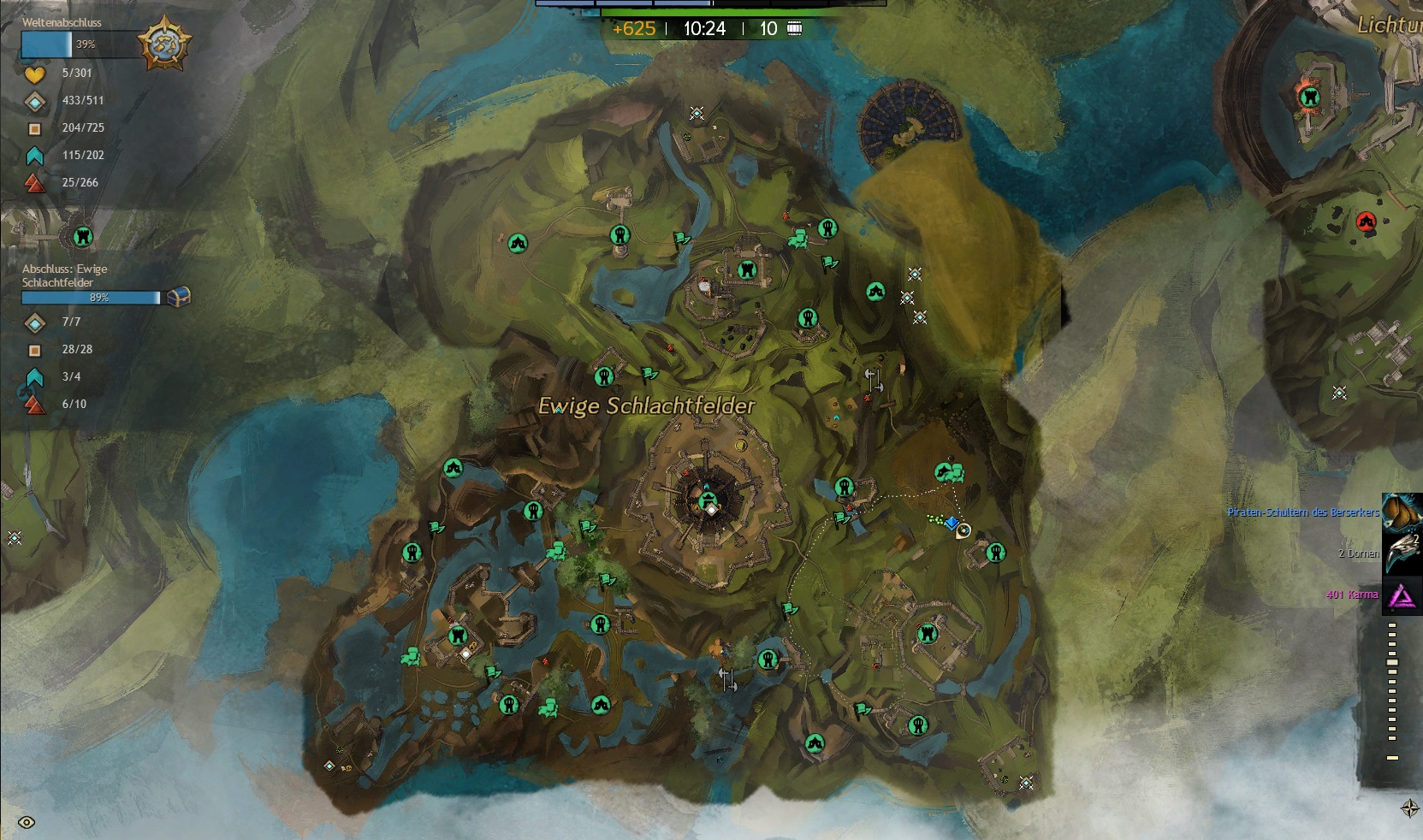1423x840 pixels.
Task: Click the Weltenabschluss star reward icon
Action: 164,44
